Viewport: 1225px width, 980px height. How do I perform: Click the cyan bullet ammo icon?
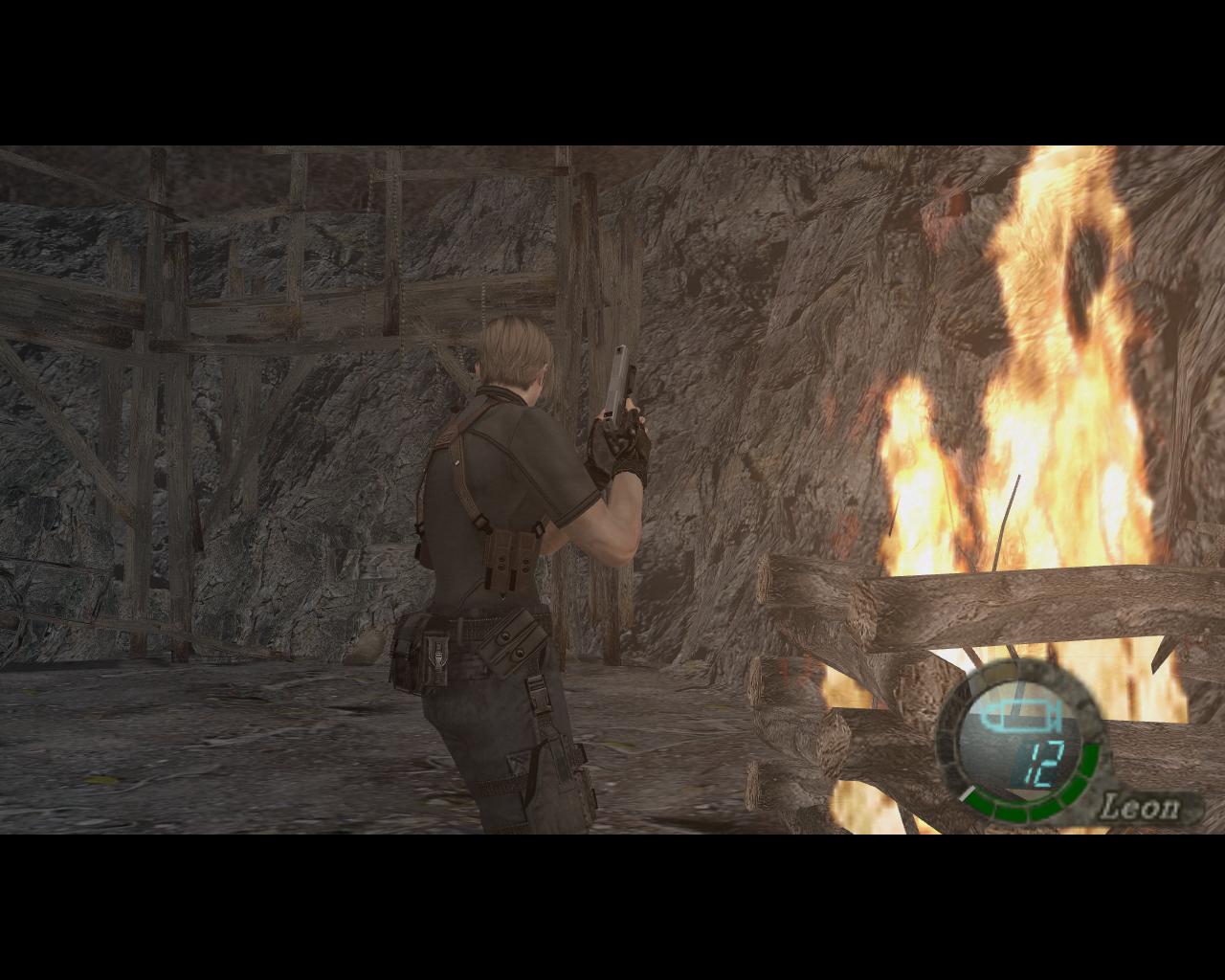coord(1021,714)
